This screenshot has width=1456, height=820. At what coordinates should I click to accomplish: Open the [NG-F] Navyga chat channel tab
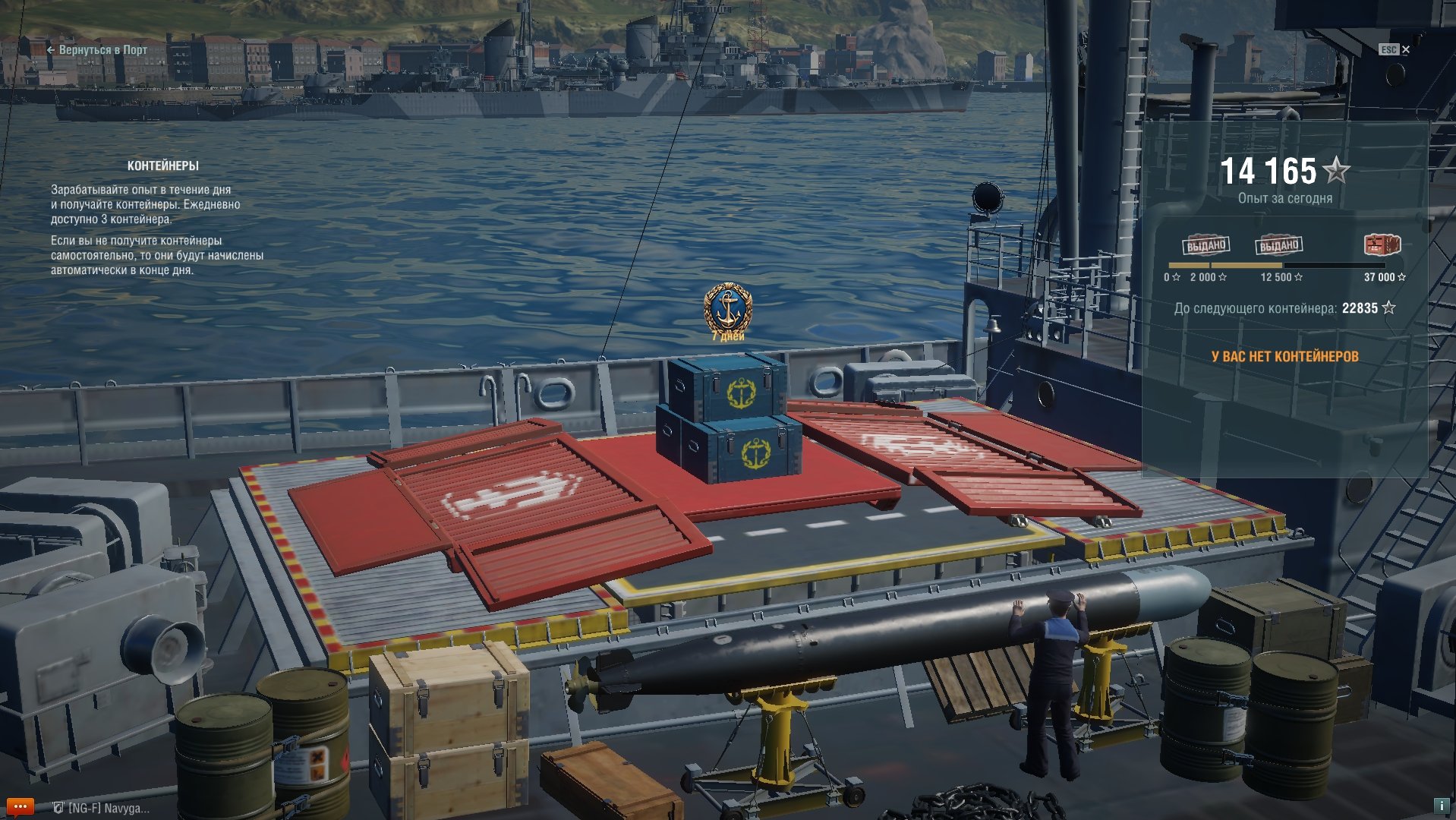pyautogui.click(x=102, y=808)
